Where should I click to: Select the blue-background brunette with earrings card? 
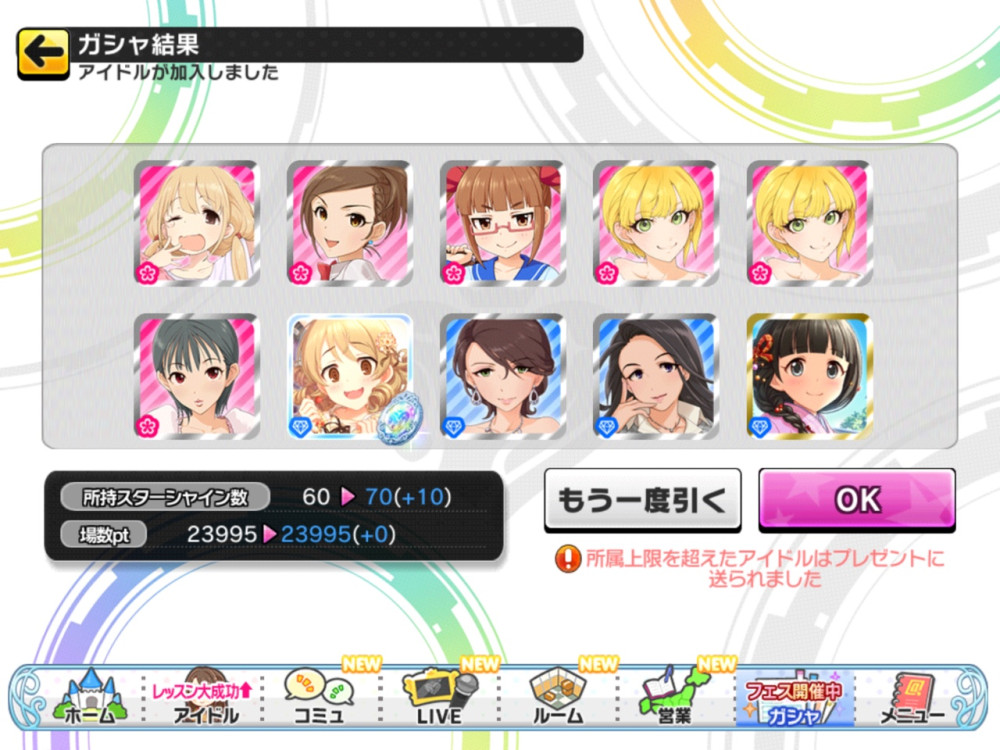[x=502, y=377]
